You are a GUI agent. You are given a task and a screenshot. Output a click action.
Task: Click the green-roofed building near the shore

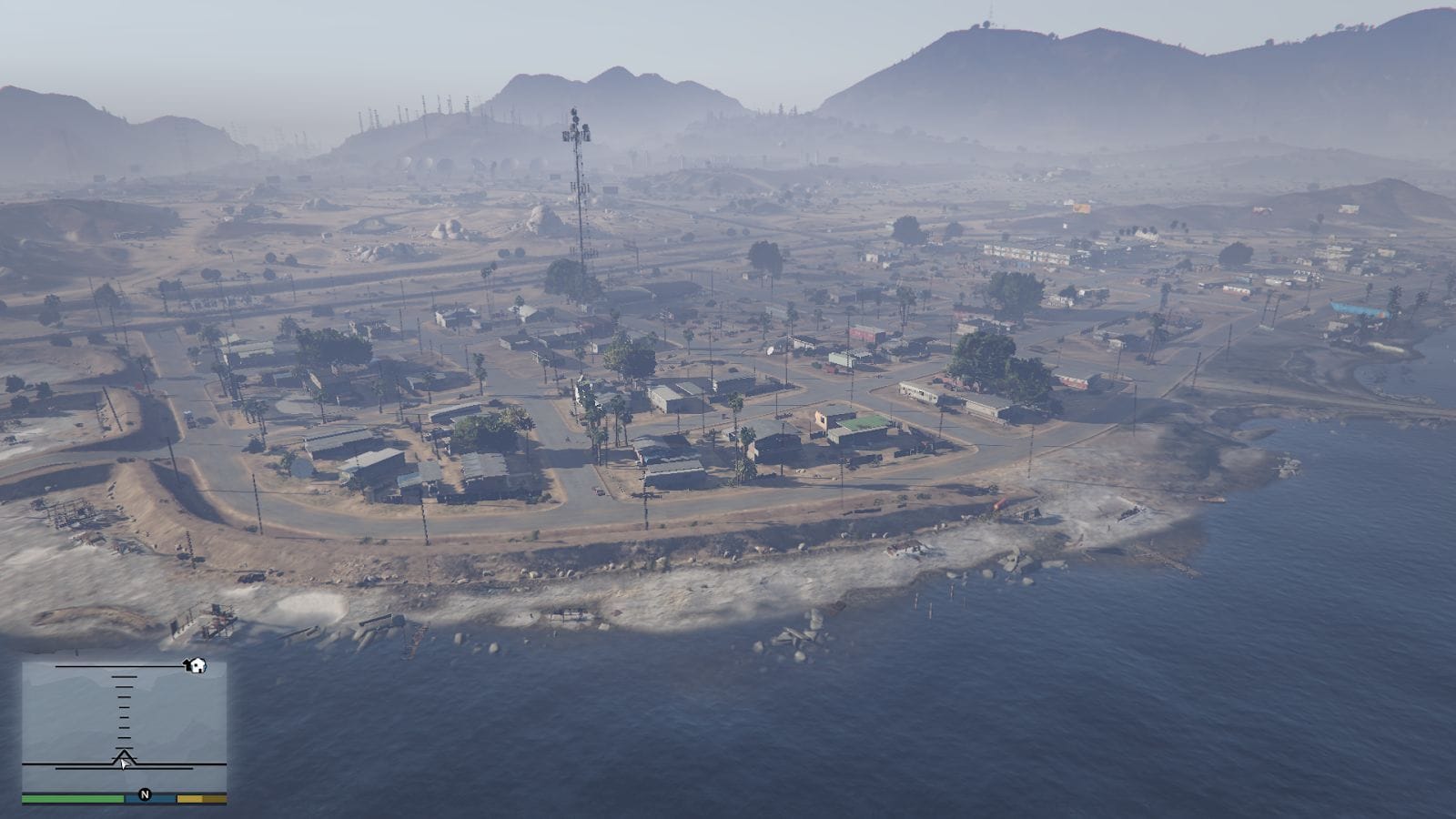click(863, 421)
